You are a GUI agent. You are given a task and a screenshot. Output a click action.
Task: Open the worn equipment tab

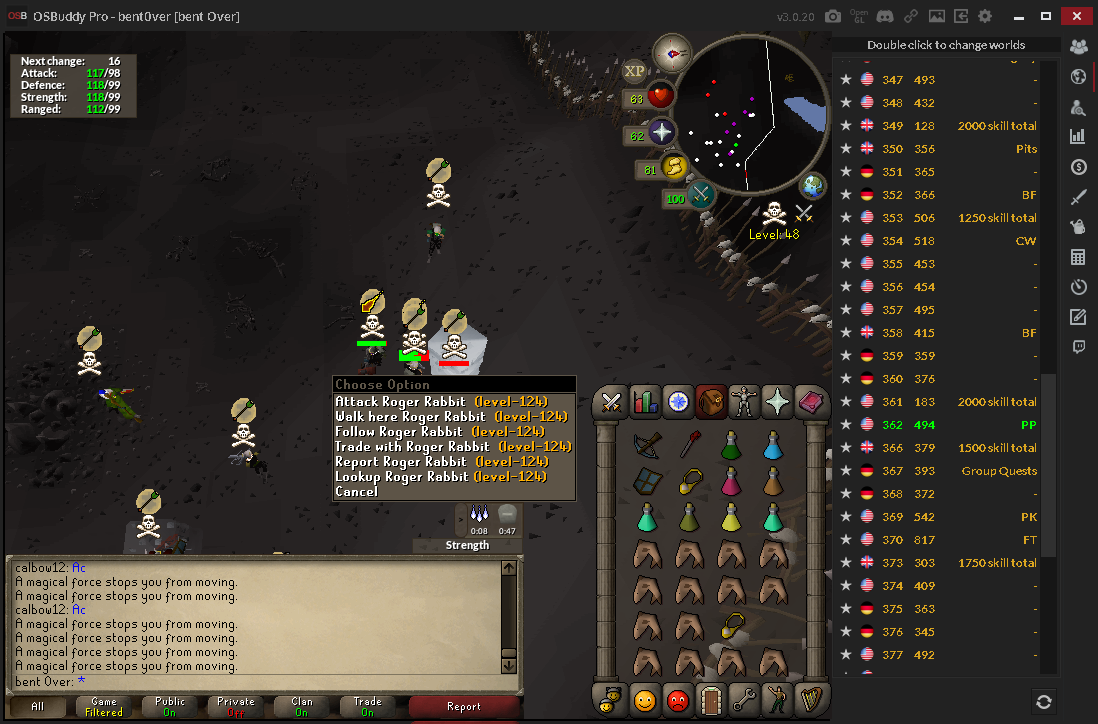(744, 402)
